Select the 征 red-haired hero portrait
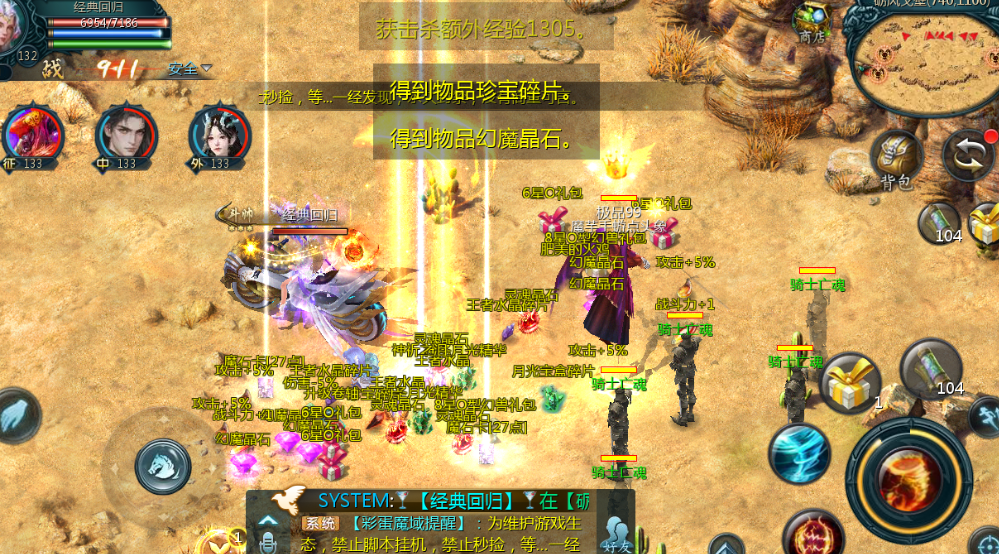This screenshot has width=999, height=554. pos(32,137)
